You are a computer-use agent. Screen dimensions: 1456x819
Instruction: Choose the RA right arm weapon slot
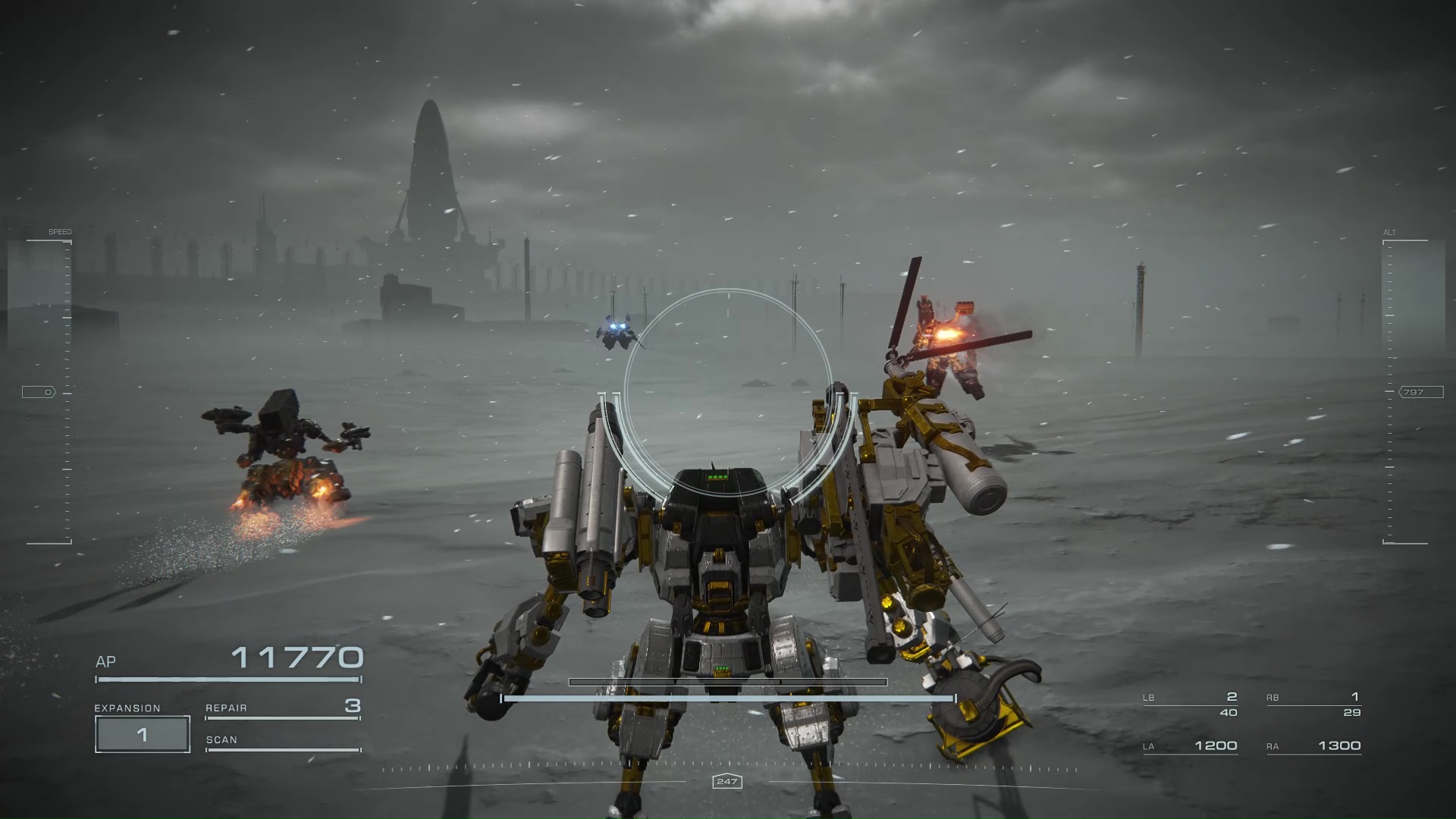[1313, 746]
